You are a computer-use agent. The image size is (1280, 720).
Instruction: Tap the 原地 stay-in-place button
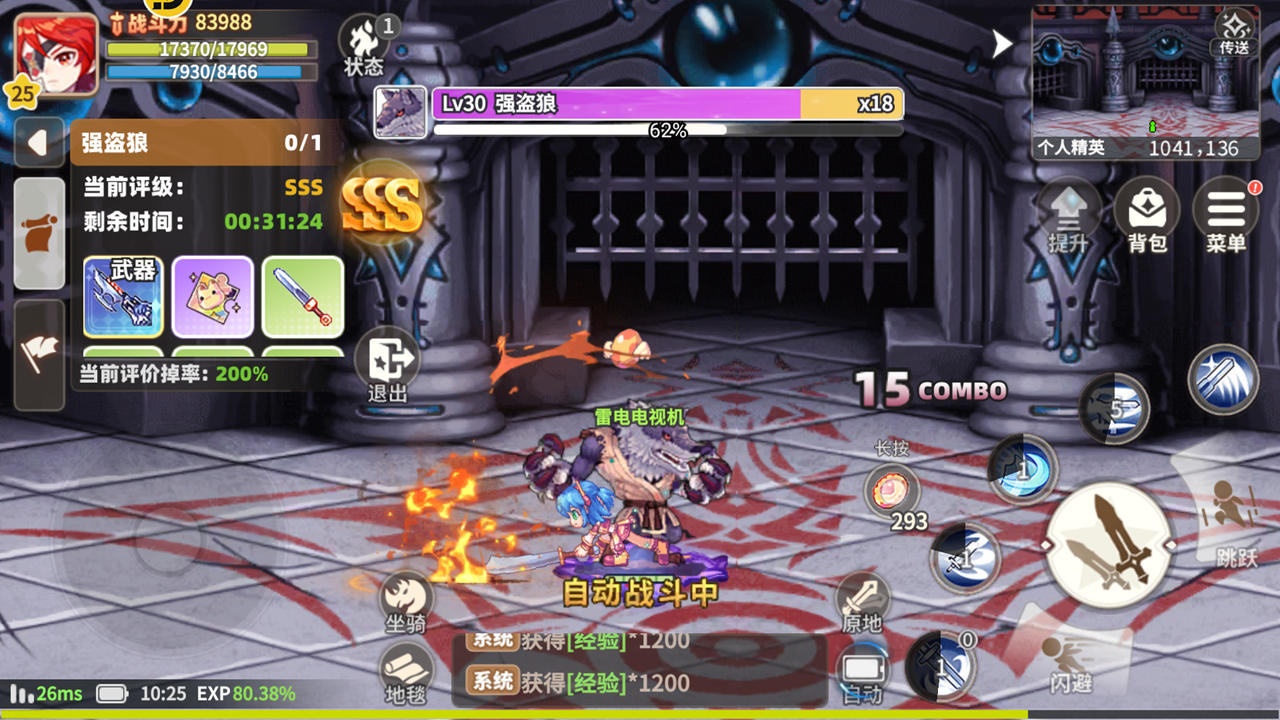point(862,602)
